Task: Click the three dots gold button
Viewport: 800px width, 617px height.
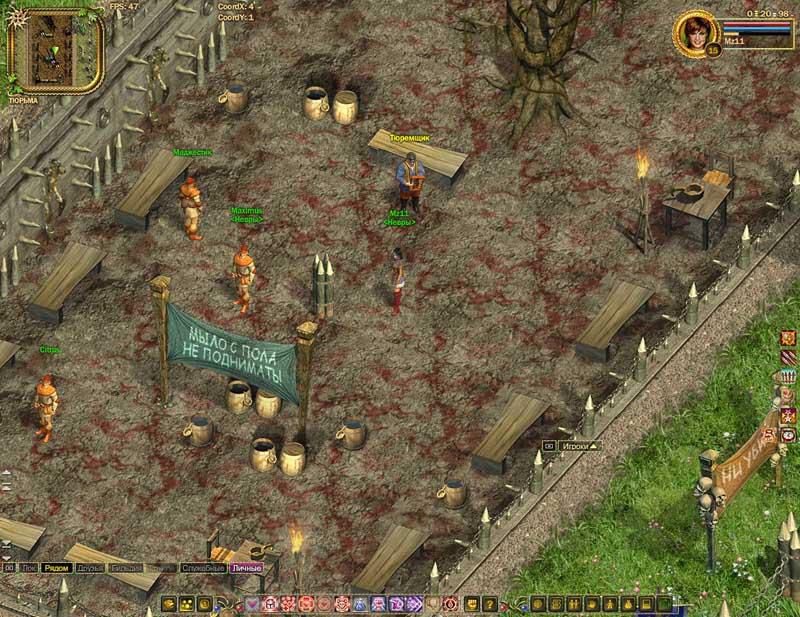Action: [x=187, y=603]
